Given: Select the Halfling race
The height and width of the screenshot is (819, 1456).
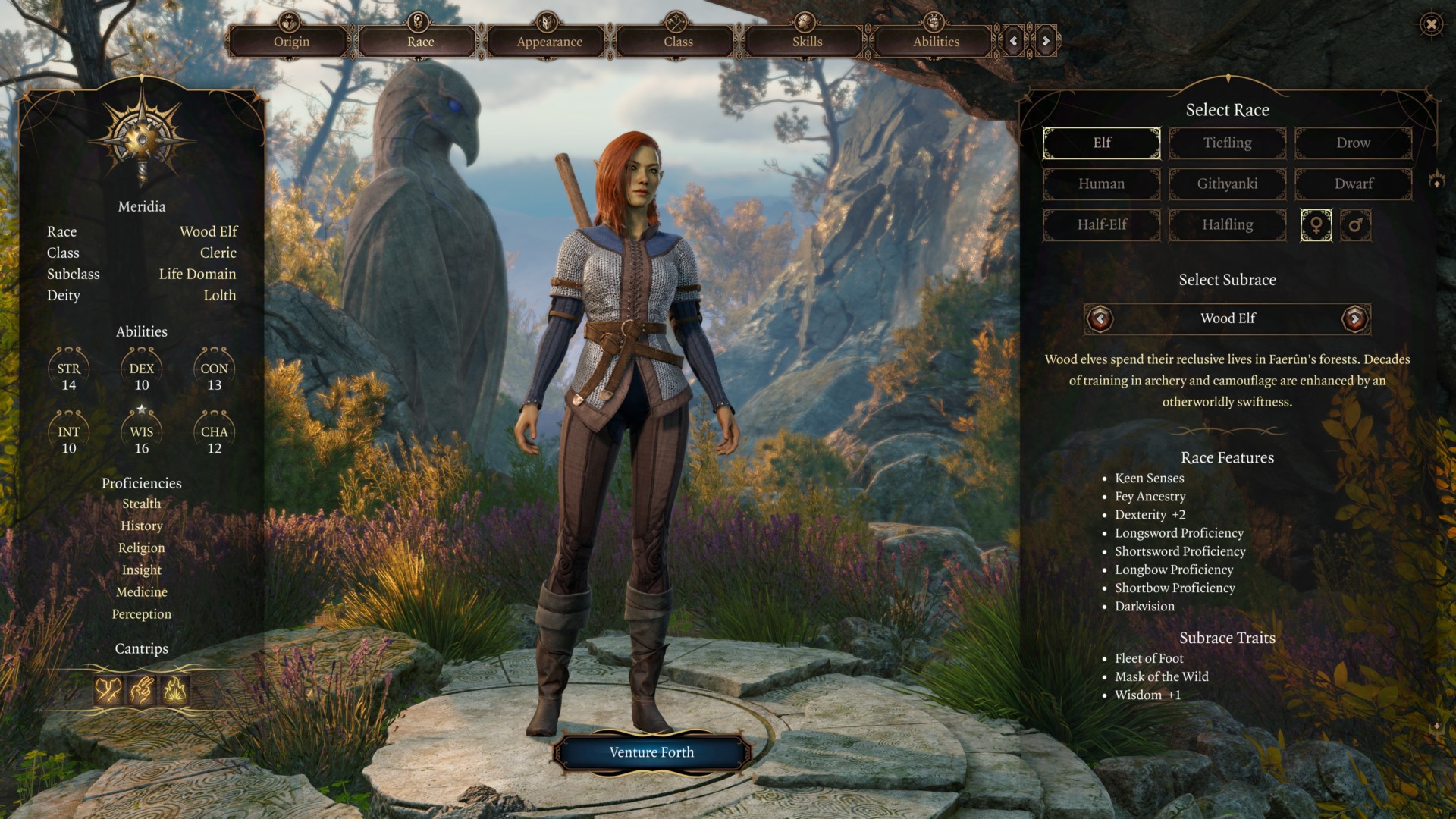Looking at the screenshot, I should click(x=1227, y=224).
